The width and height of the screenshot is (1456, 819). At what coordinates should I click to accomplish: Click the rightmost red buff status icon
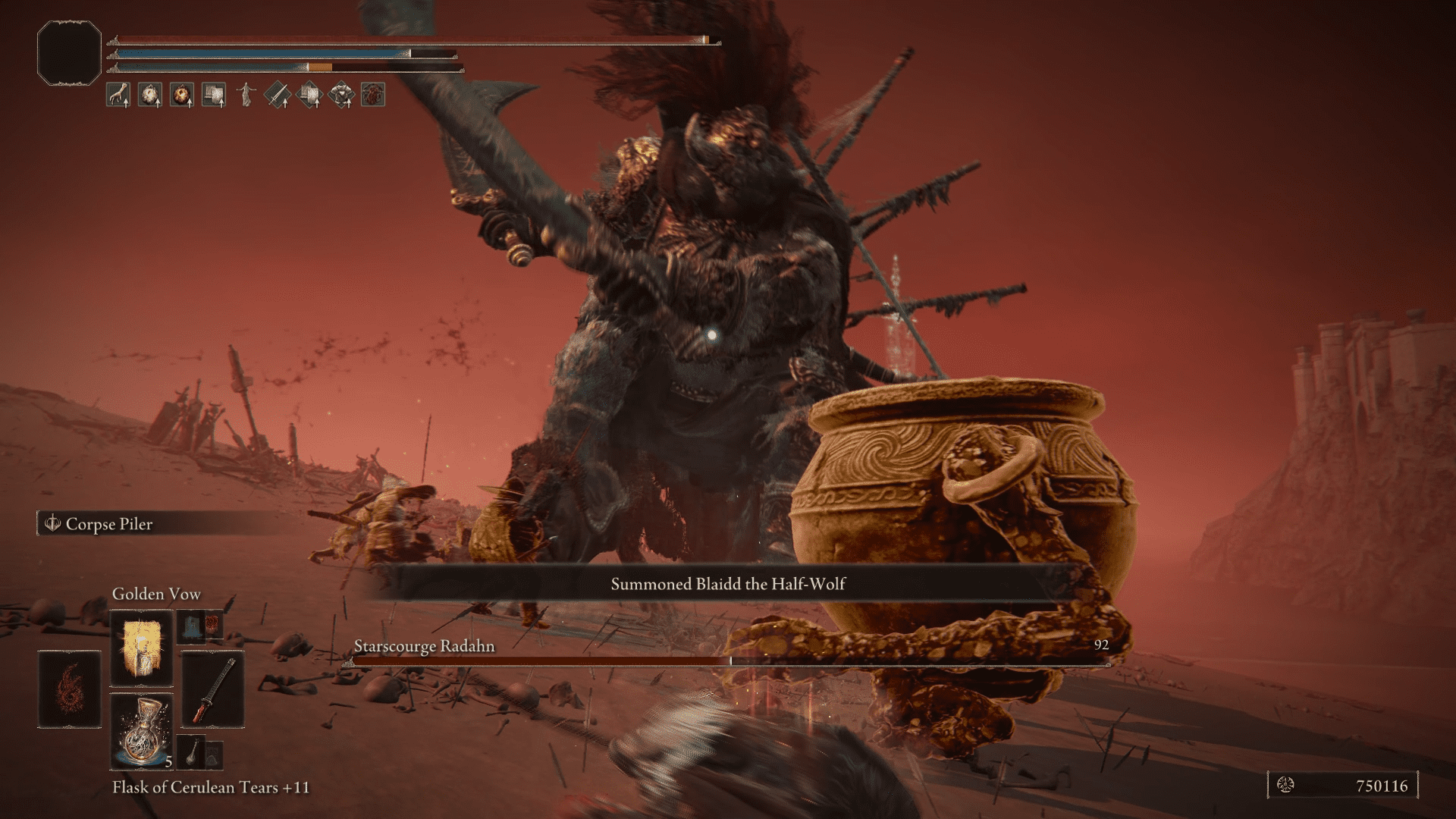click(375, 95)
